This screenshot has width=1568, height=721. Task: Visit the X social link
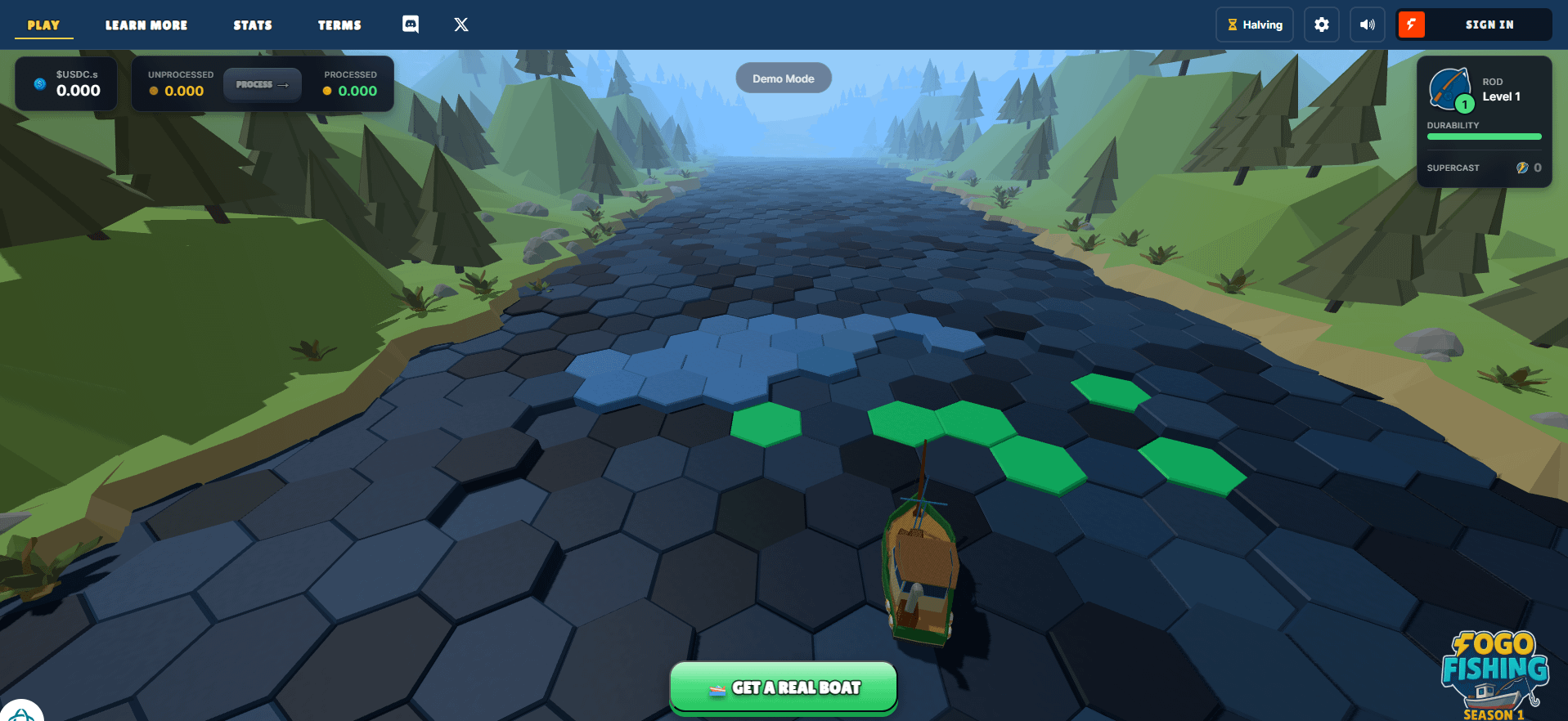tap(461, 25)
